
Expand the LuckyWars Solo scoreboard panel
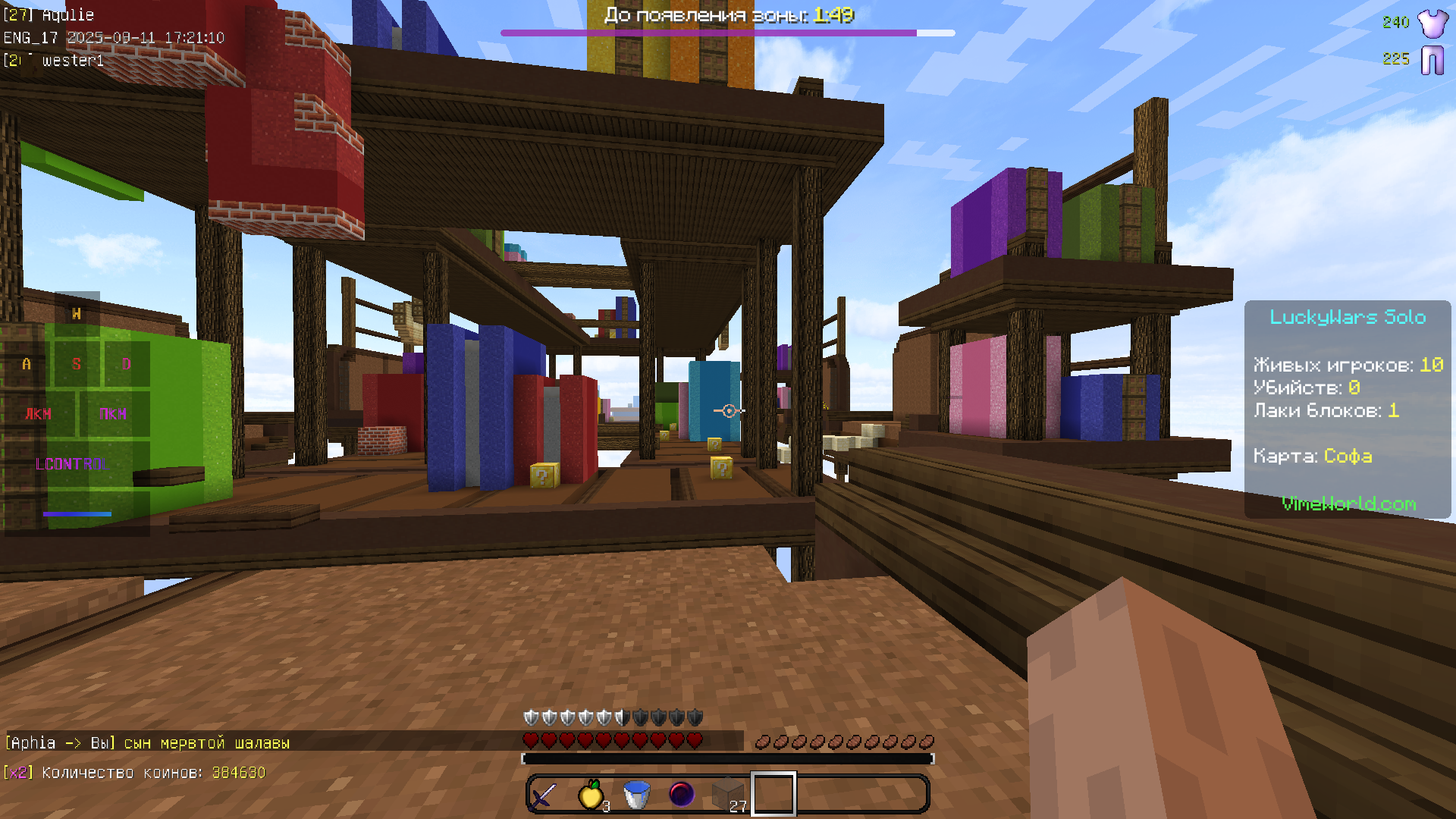pyautogui.click(x=1348, y=318)
